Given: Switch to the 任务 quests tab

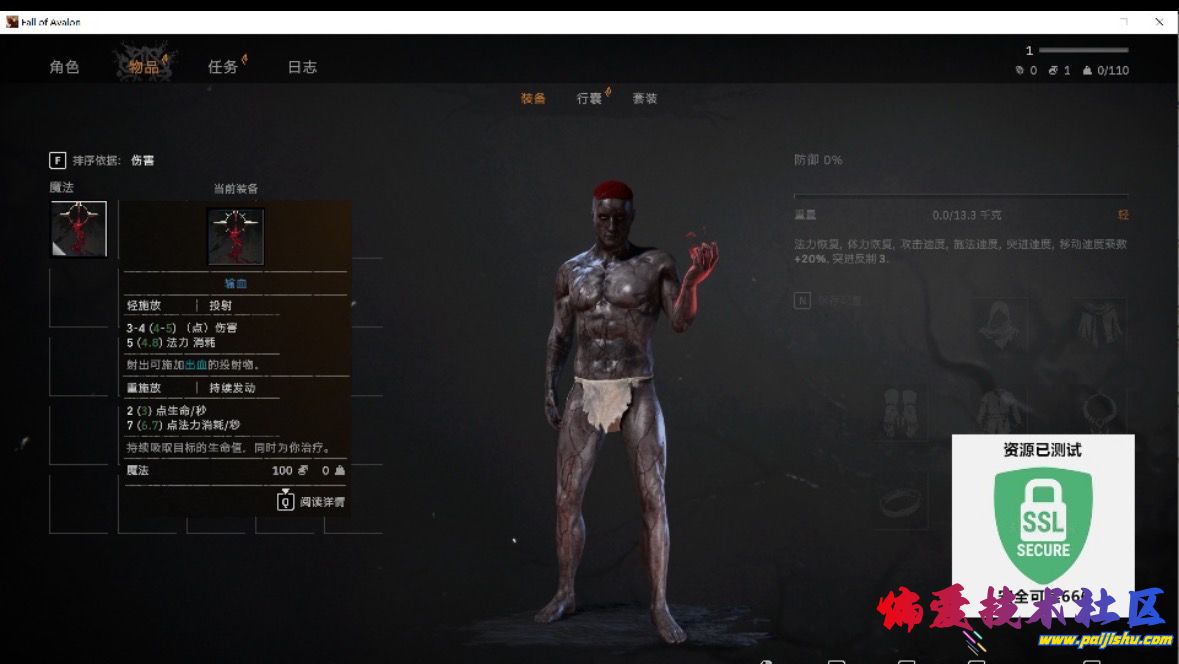Looking at the screenshot, I should (223, 67).
